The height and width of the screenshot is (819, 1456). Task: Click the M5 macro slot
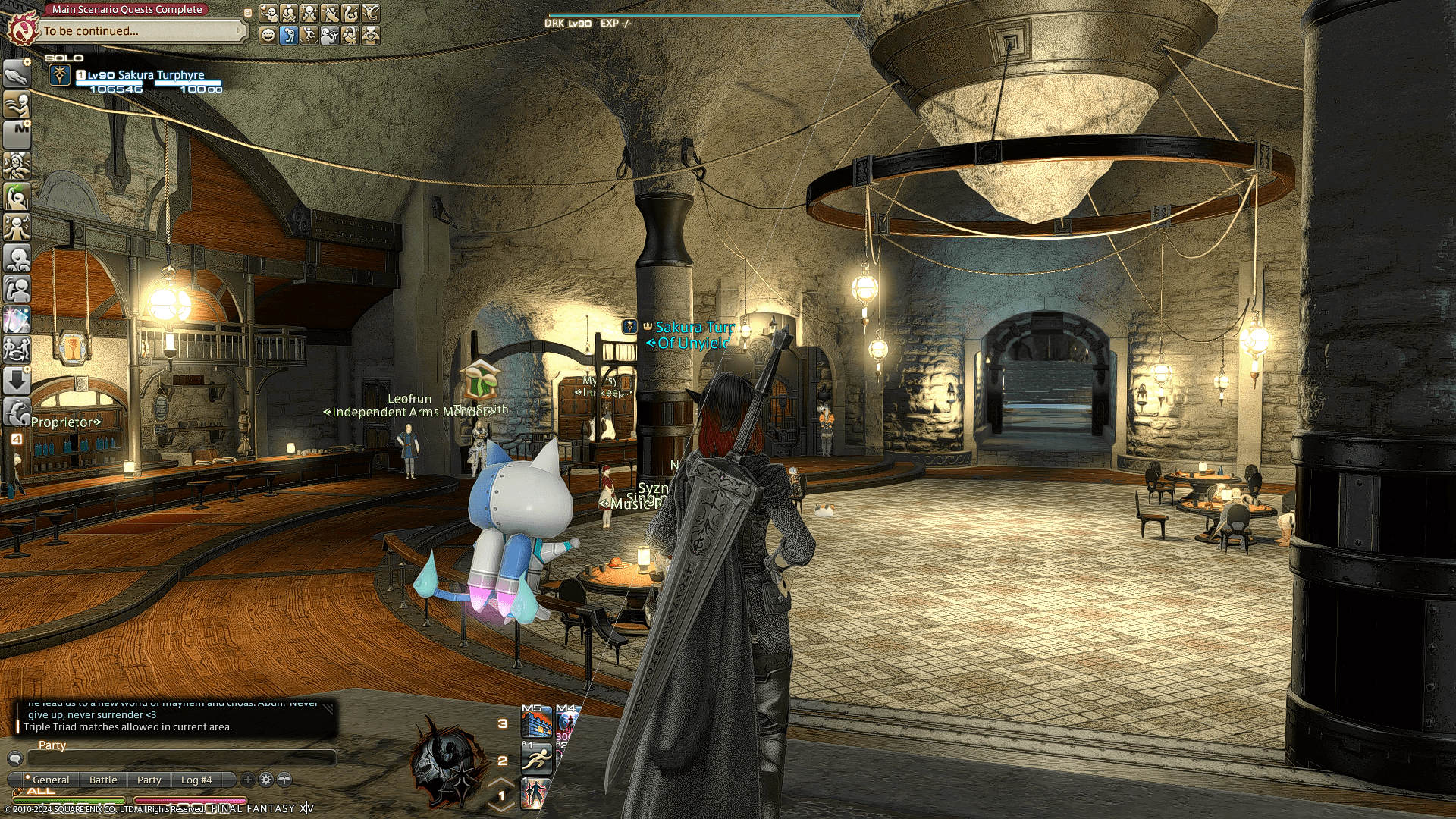coord(537,723)
